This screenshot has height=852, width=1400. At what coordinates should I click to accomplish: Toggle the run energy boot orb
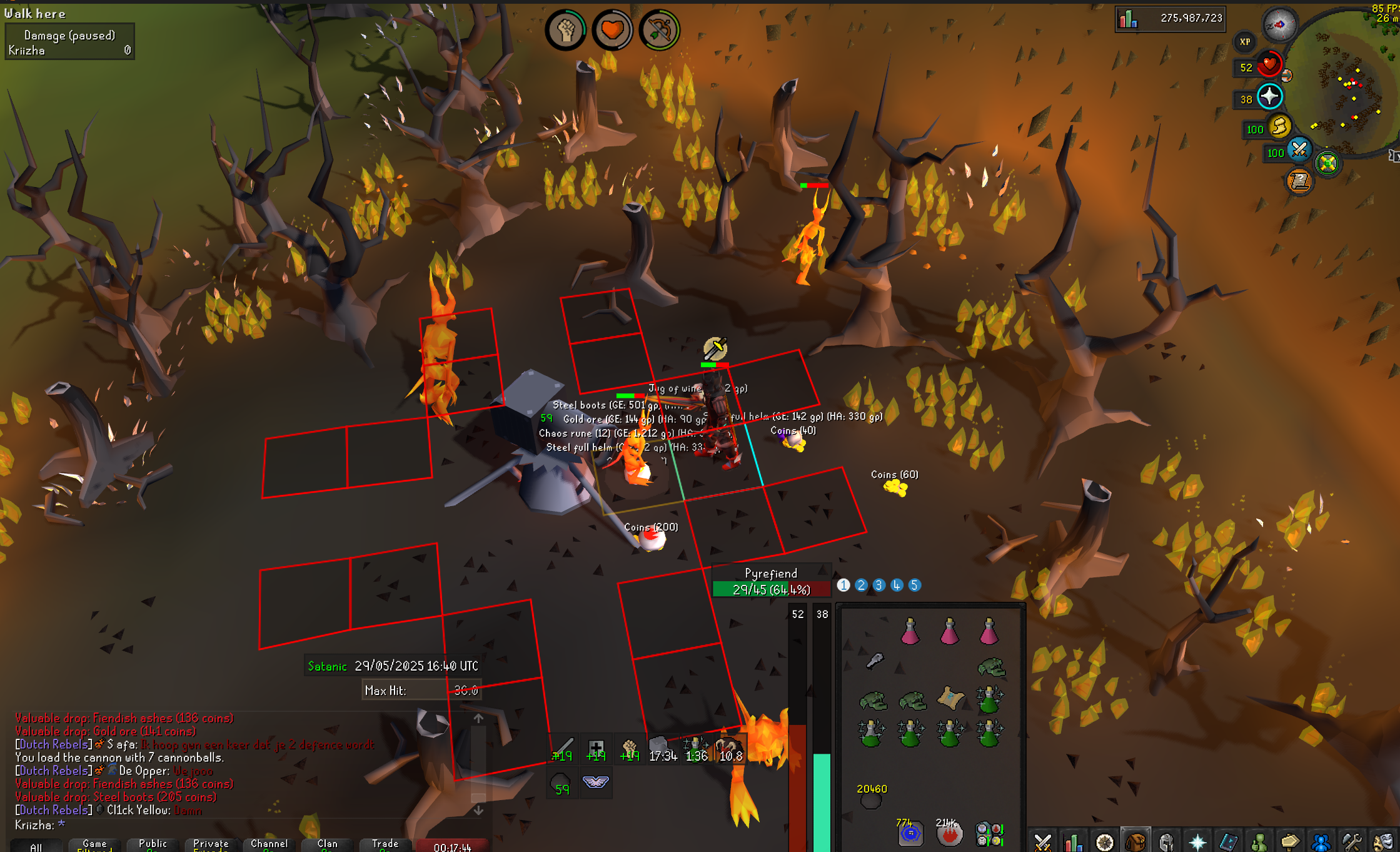(x=1281, y=127)
